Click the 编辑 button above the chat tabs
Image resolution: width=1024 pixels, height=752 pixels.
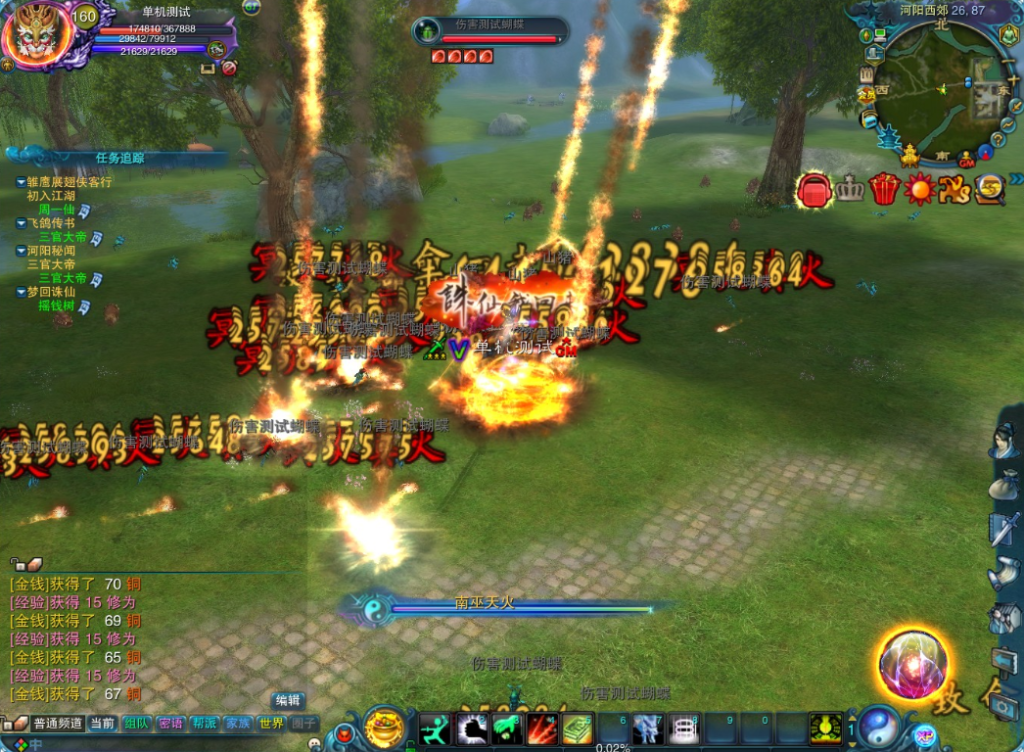(x=288, y=701)
